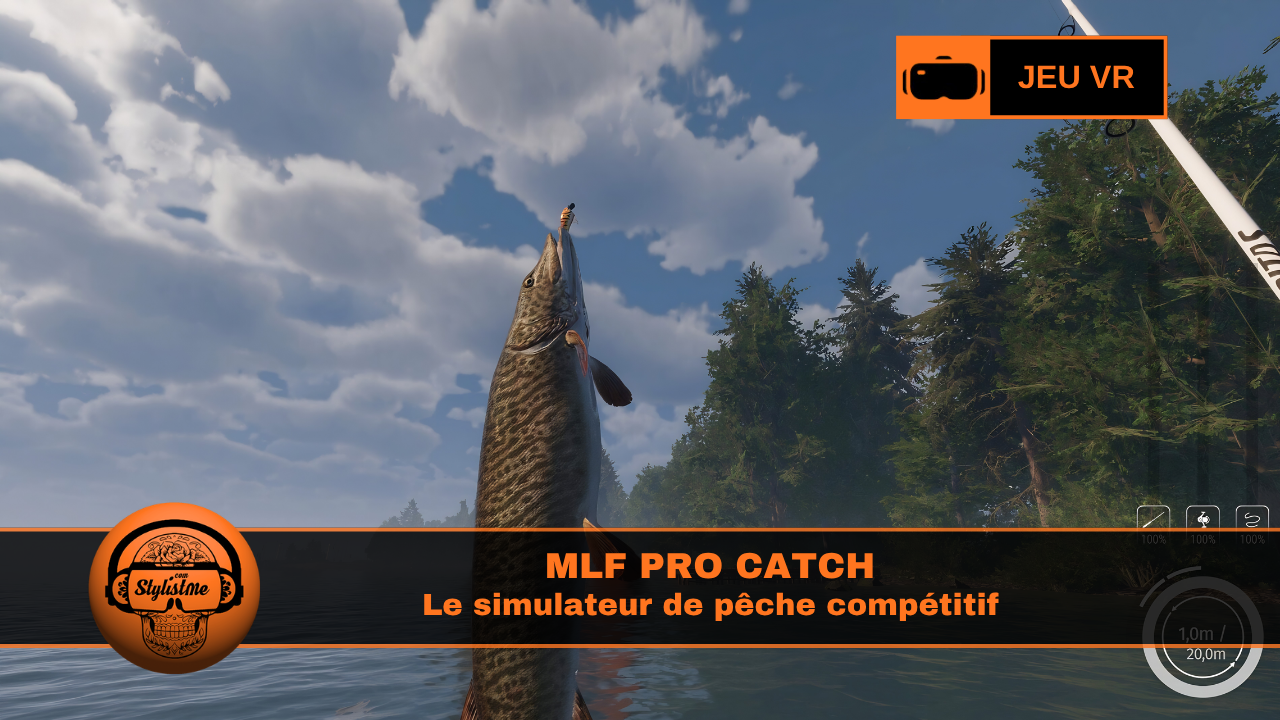Screen dimensions: 1280x720
Task: Open the StylistMe skull logo badge
Action: click(x=180, y=592)
